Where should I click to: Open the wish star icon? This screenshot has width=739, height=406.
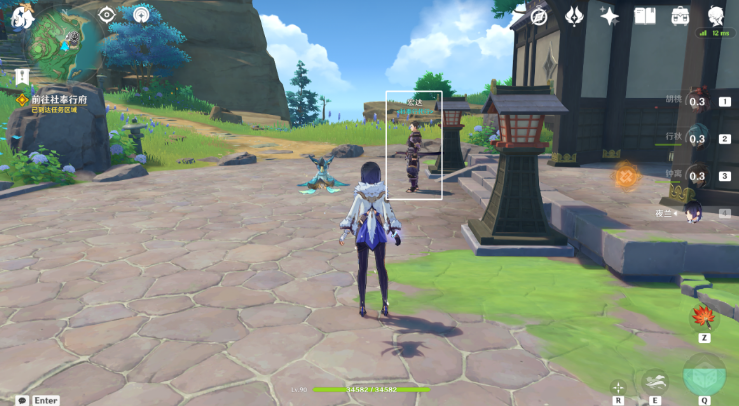click(x=609, y=15)
